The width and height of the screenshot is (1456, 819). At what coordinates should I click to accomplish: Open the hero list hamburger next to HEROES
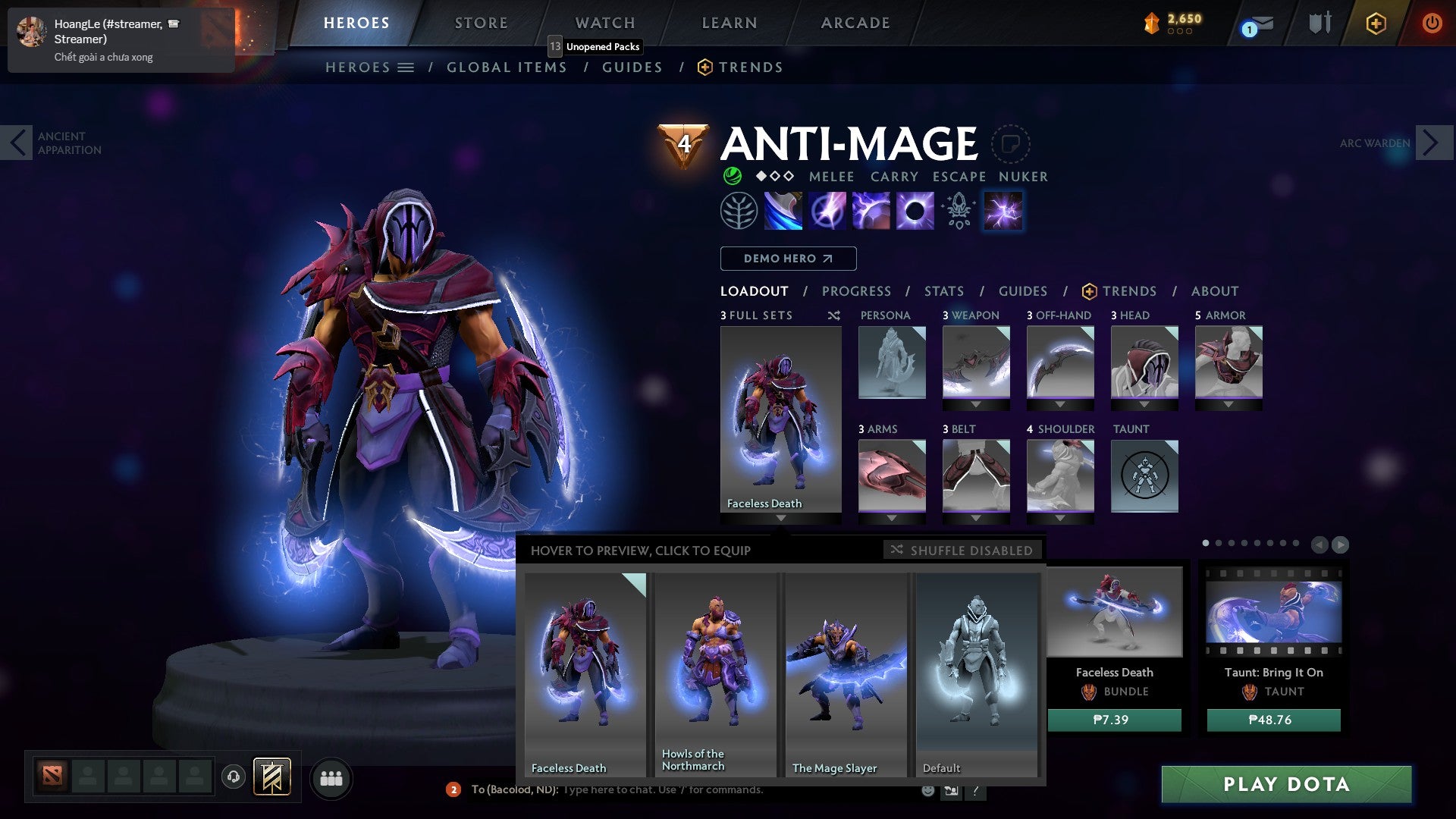[x=407, y=67]
